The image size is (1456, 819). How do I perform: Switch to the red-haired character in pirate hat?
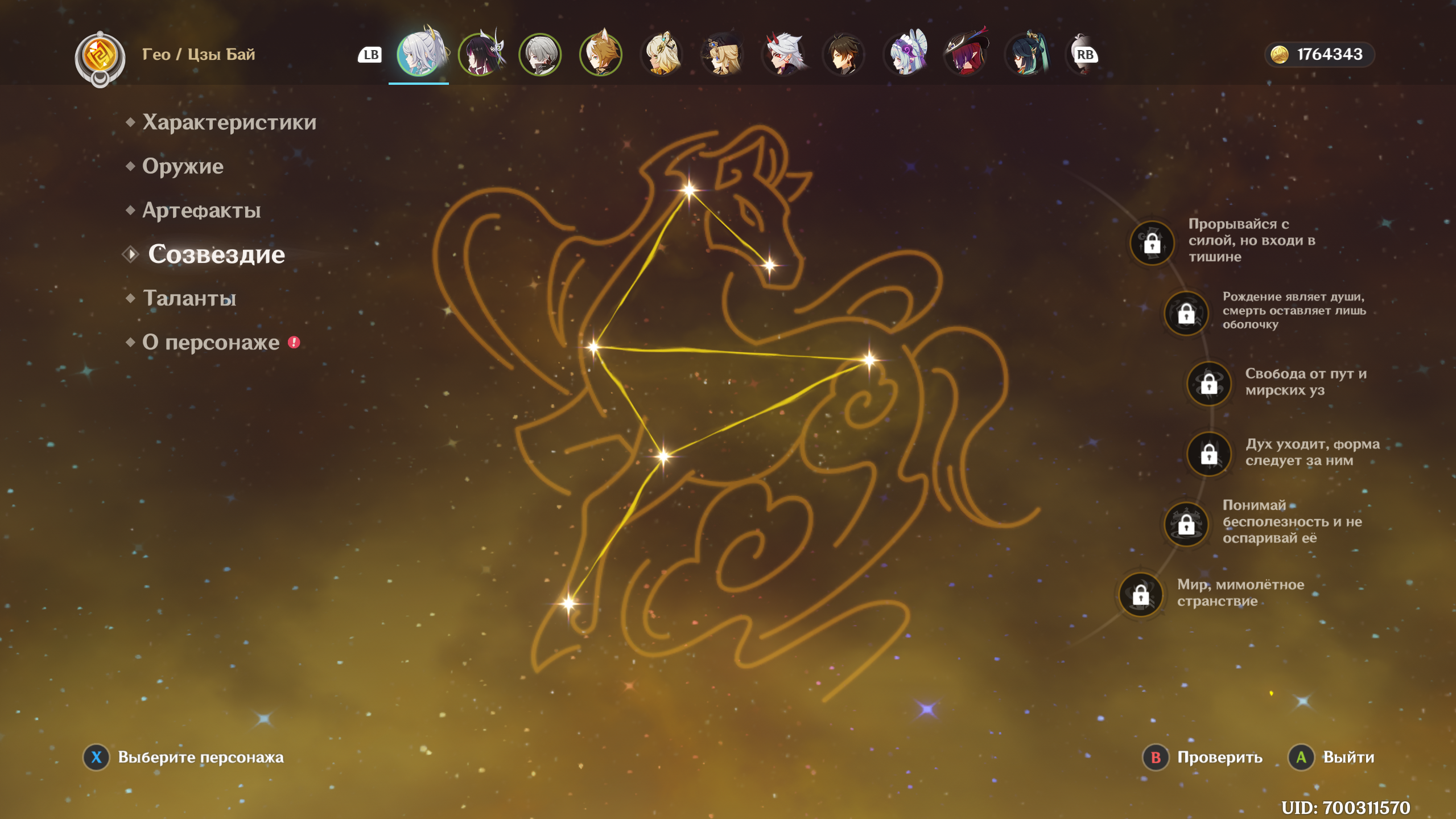(x=966, y=55)
